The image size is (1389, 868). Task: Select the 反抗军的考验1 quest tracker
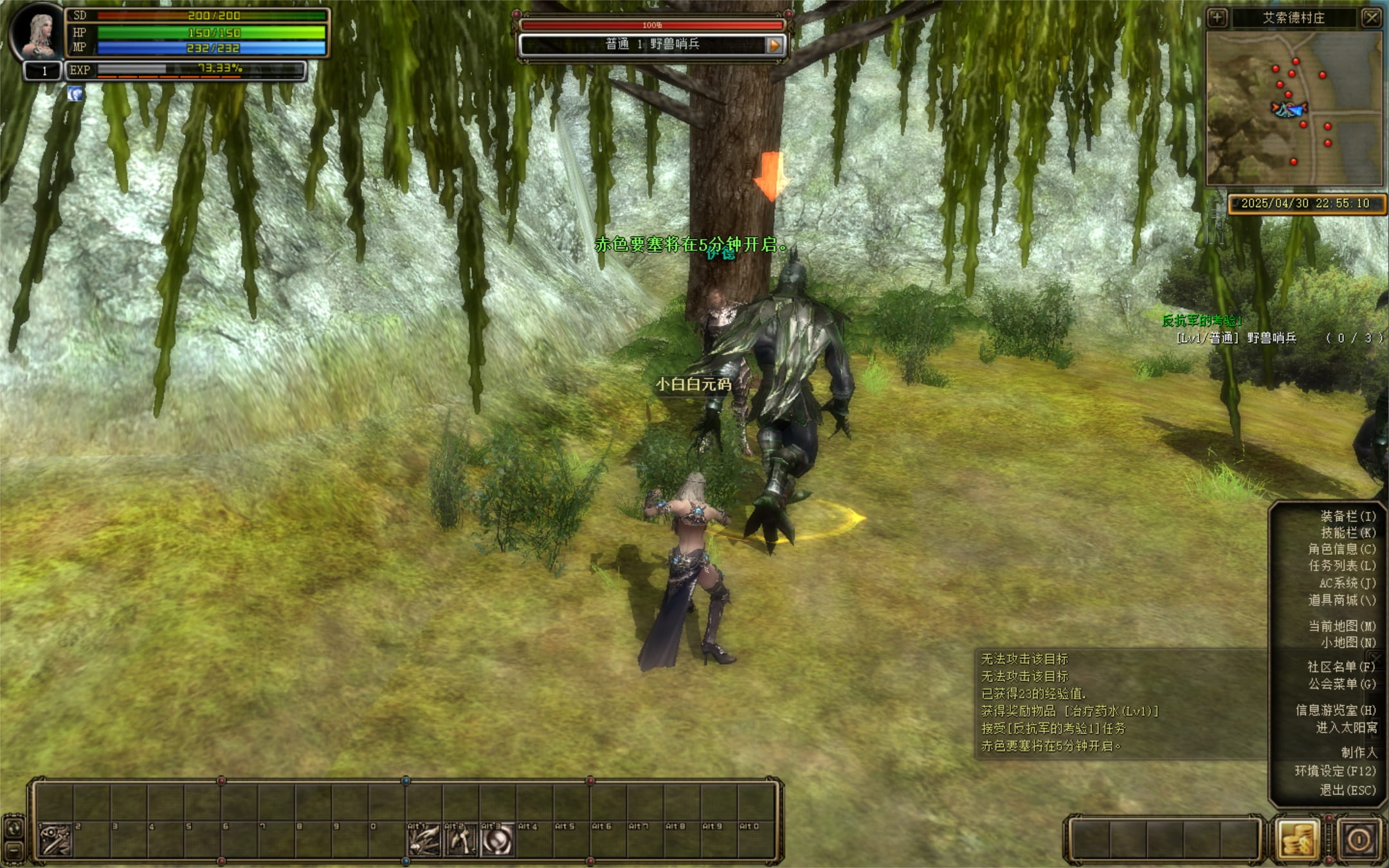coord(1201,320)
